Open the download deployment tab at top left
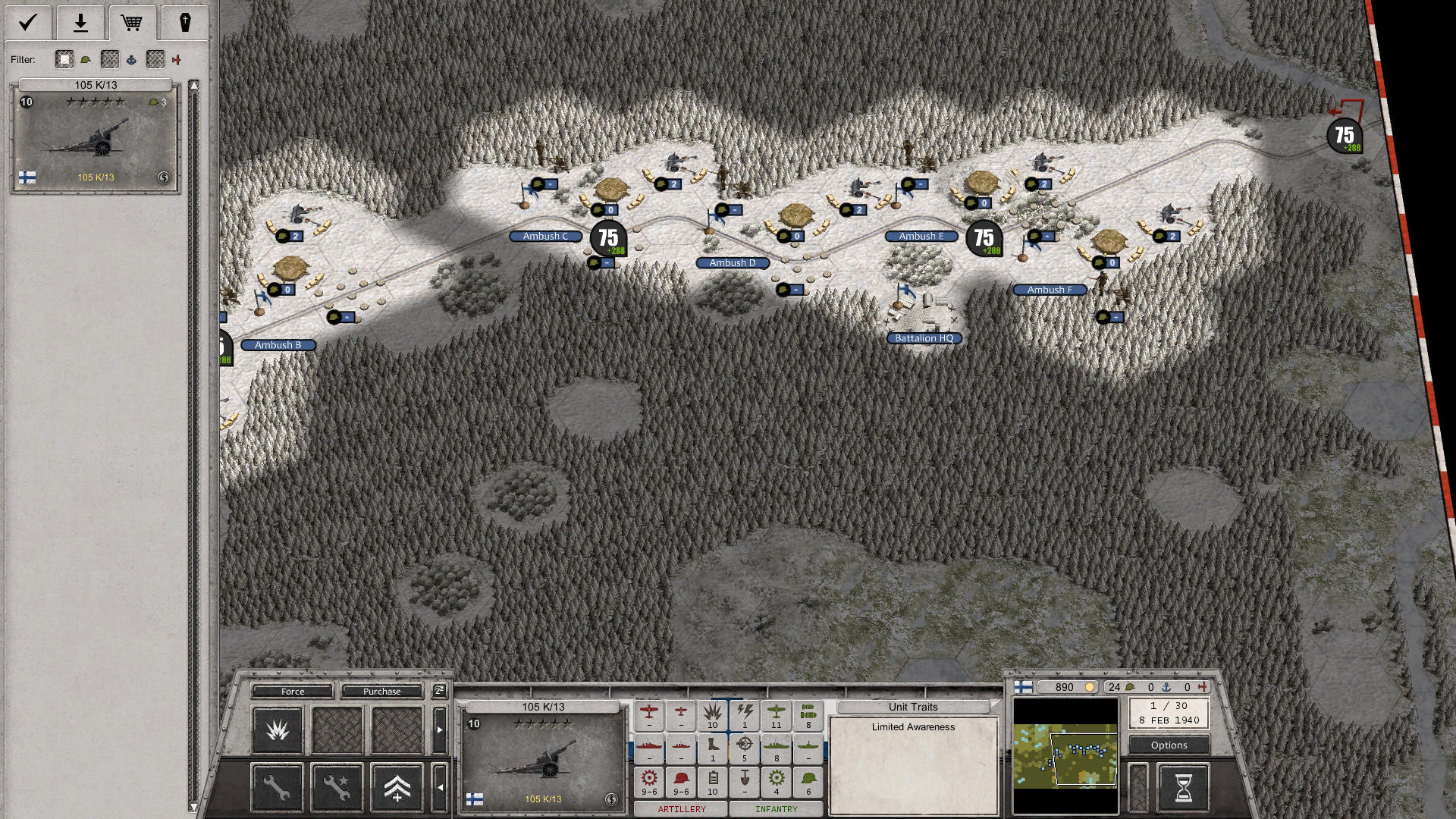The height and width of the screenshot is (819, 1456). [80, 23]
